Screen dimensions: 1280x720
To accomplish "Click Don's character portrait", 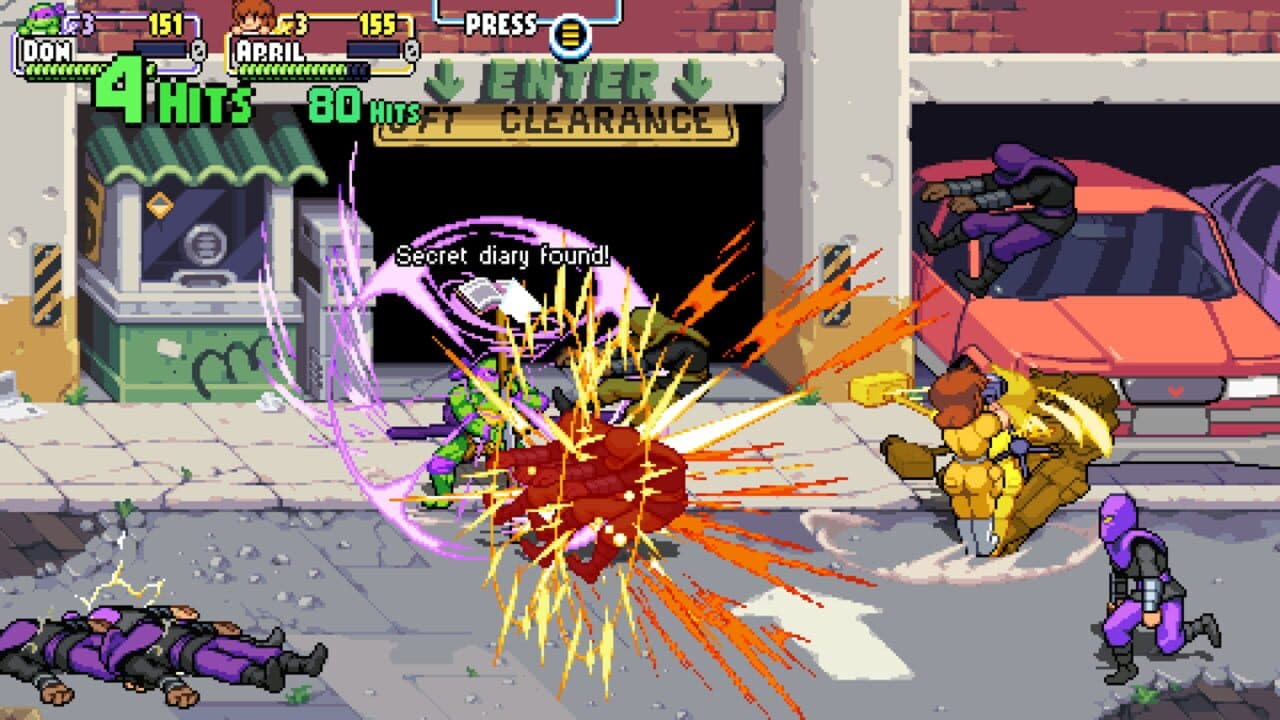I will coord(38,20).
